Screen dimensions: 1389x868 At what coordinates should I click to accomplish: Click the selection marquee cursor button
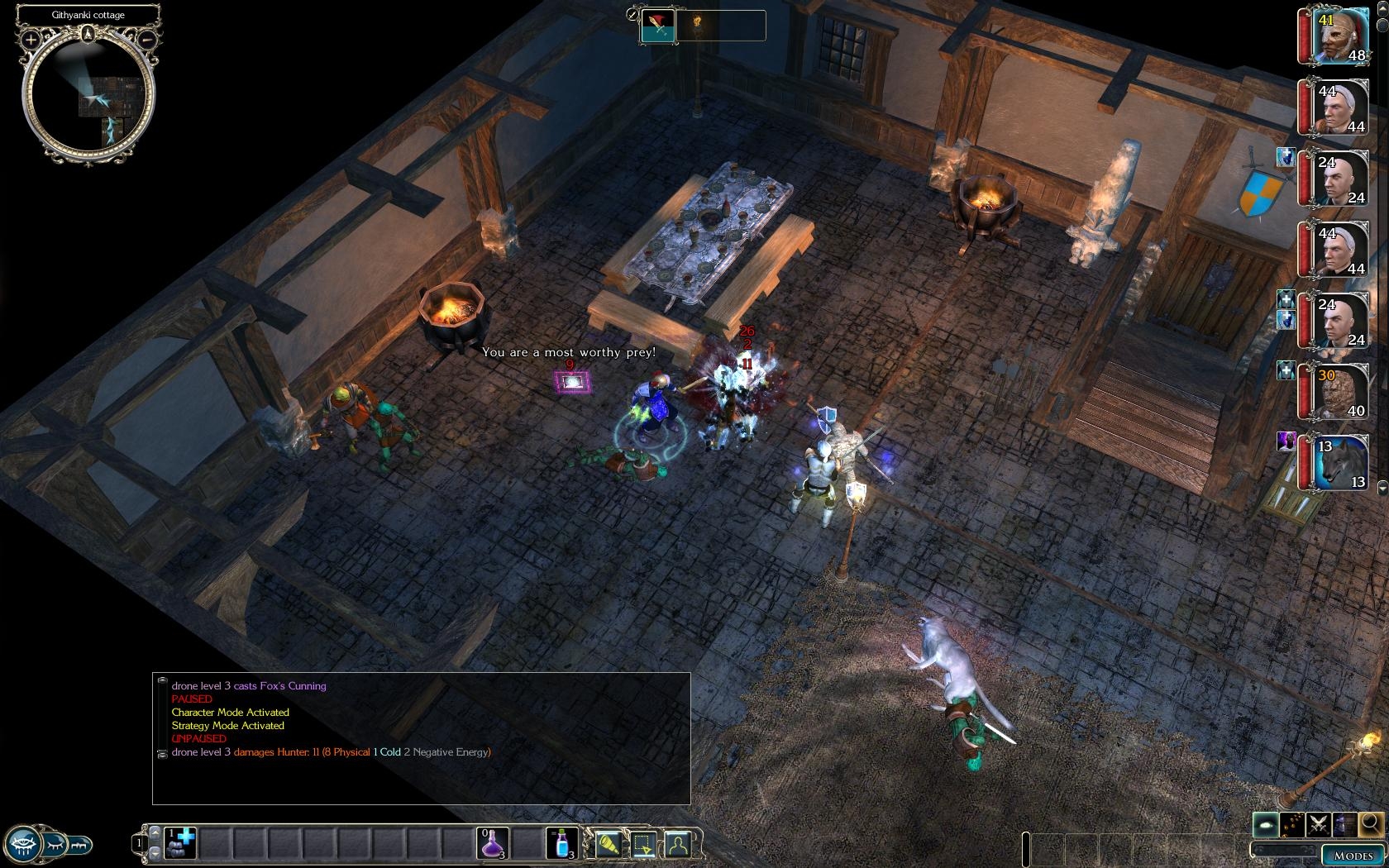pyautogui.click(x=643, y=844)
